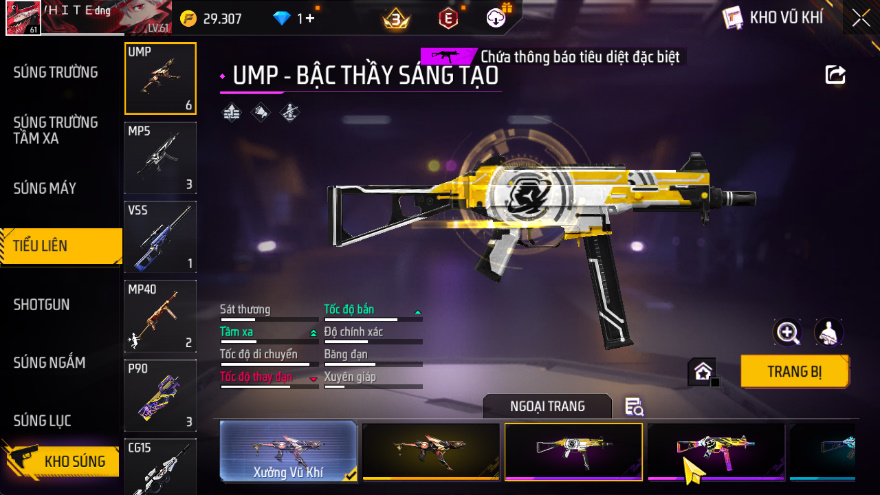The image size is (880, 495).
Task: Equip weapon with the TRANG BỊ button
Action: tap(794, 372)
